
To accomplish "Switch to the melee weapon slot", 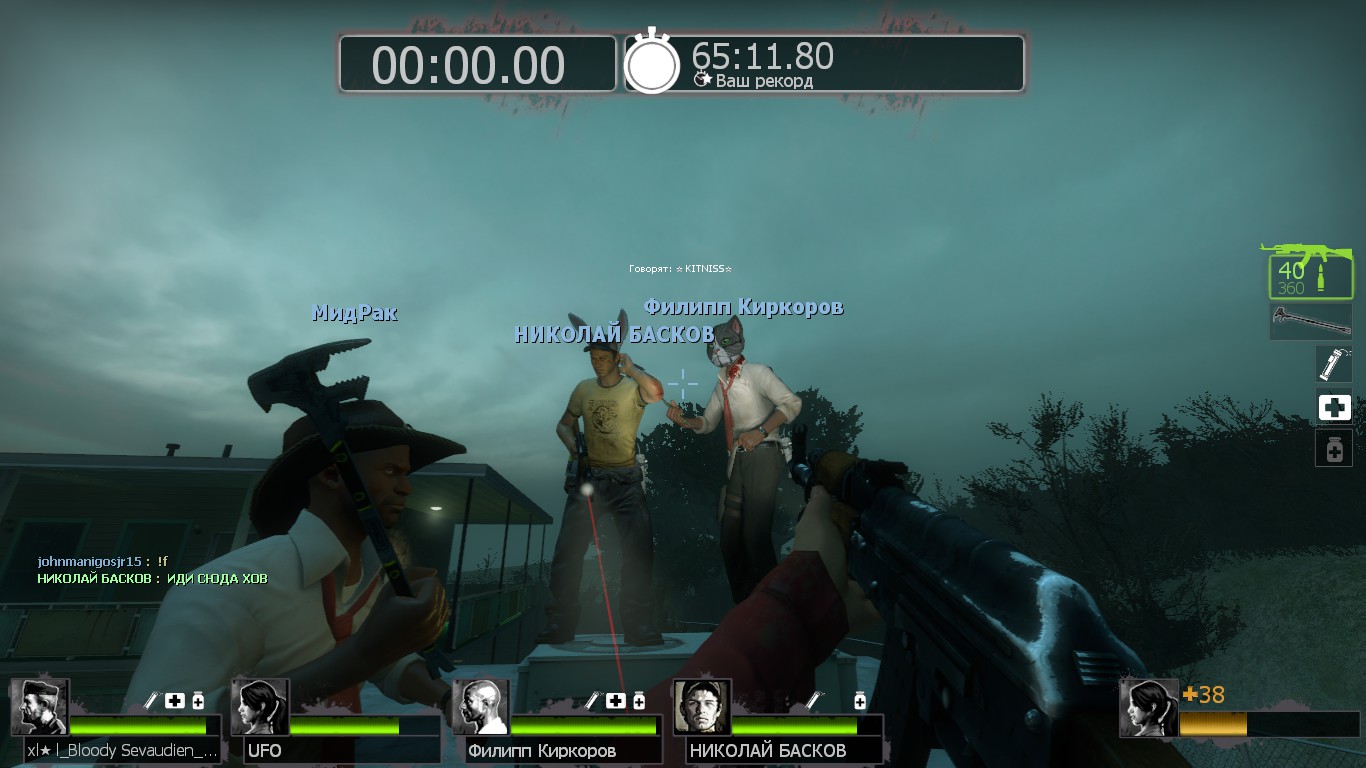I will [x=1310, y=322].
